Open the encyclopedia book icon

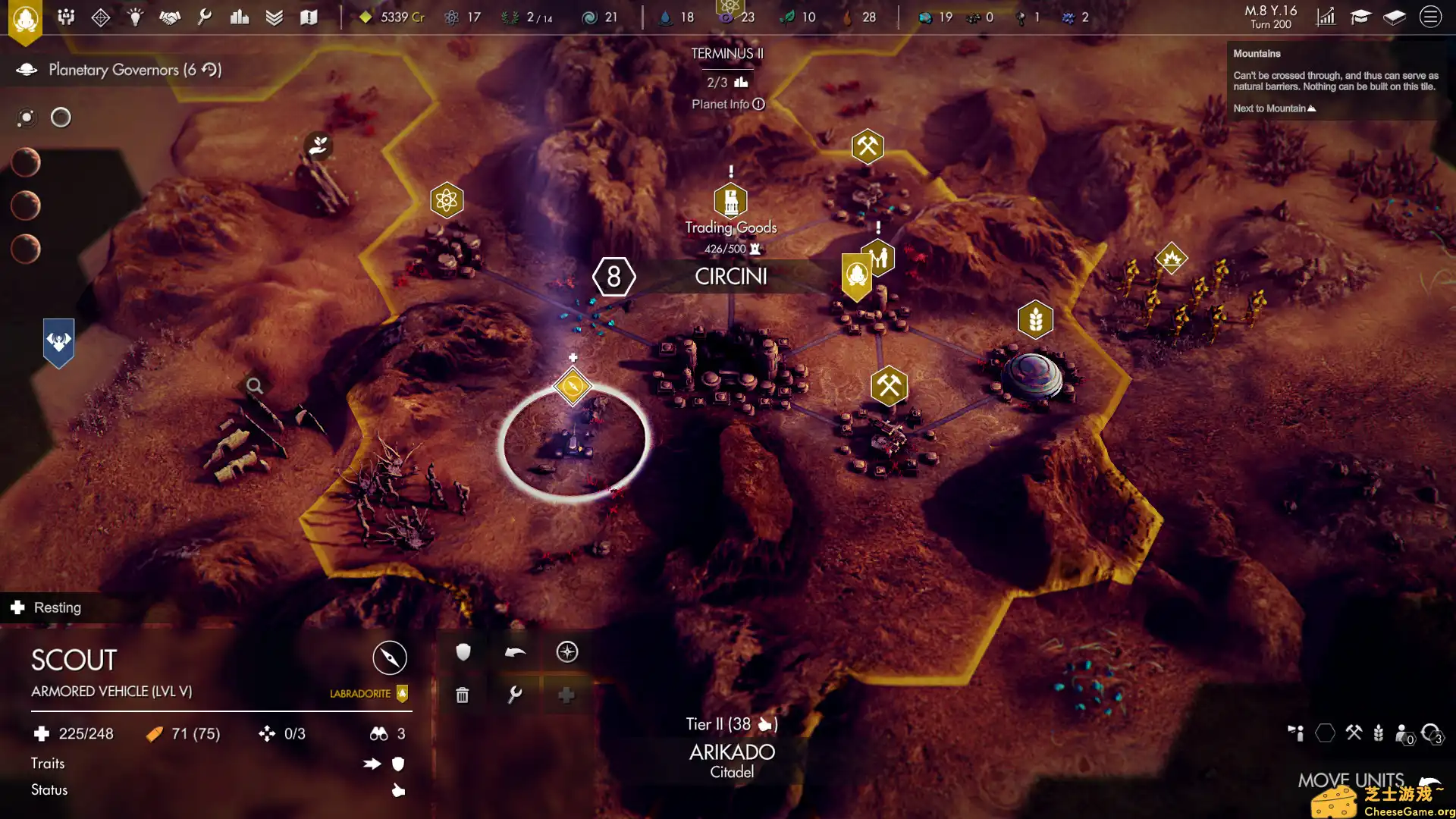(1395, 17)
